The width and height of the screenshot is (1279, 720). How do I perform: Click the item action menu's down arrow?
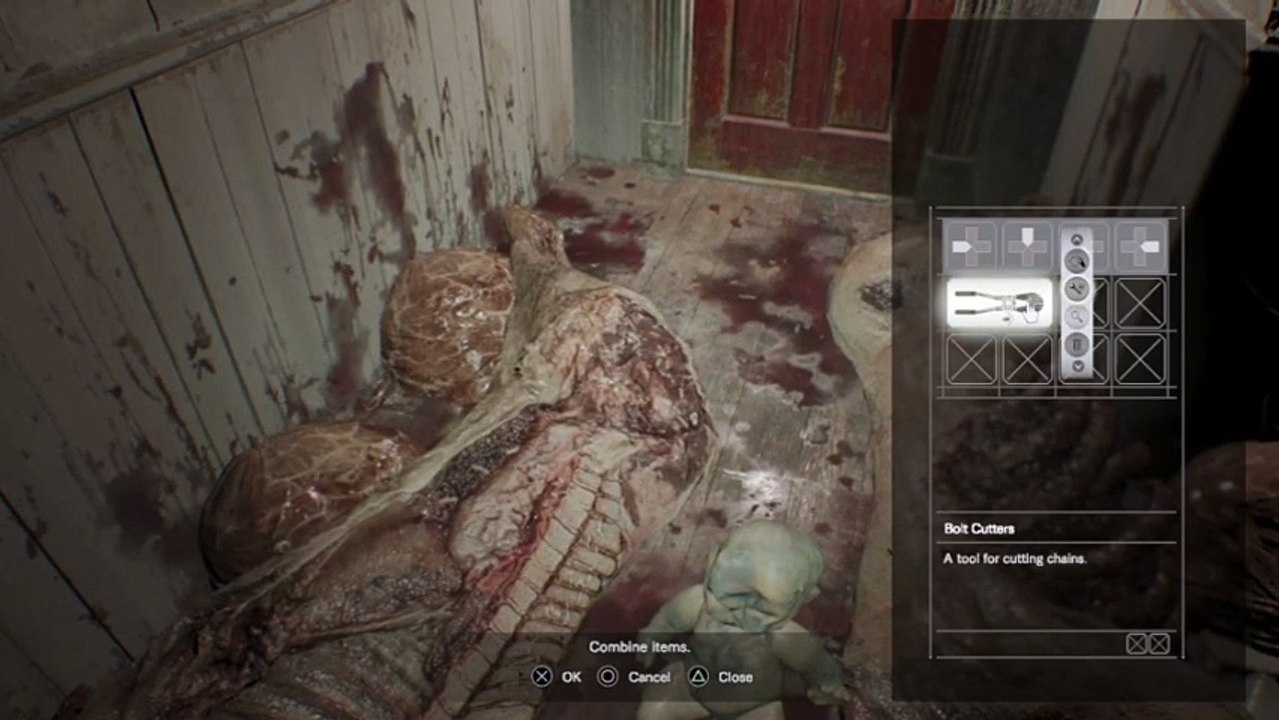[x=1077, y=367]
